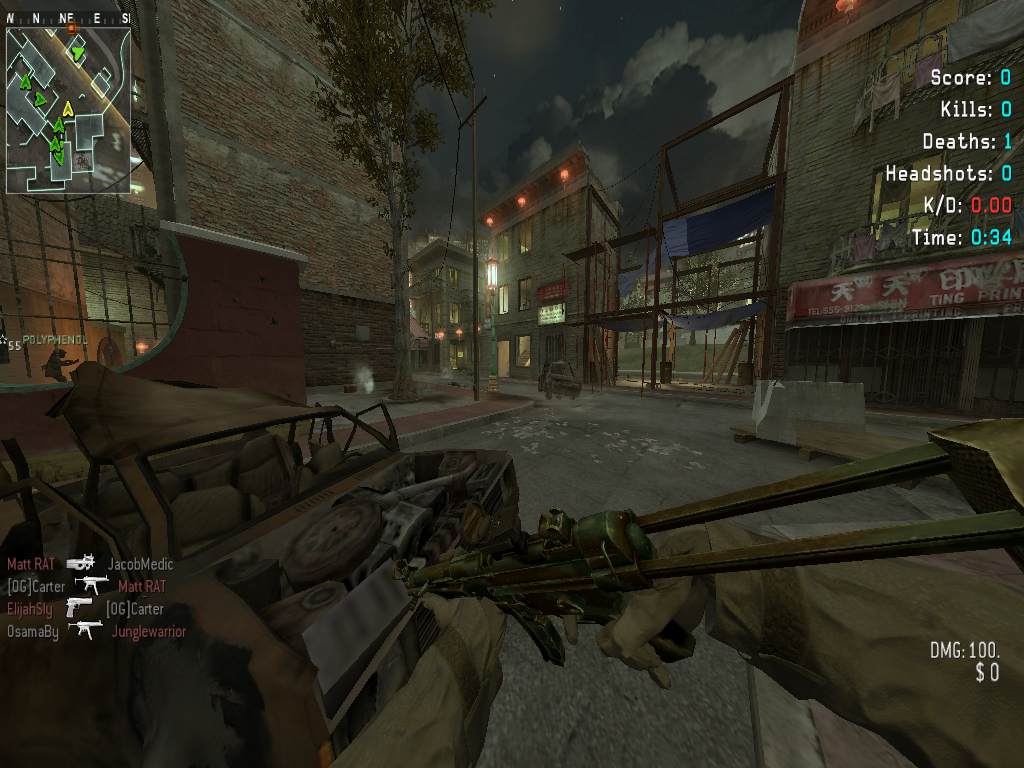Select the Matt RAT killed JacobMedic feed row
This screenshot has height=768, width=1024.
(90, 564)
